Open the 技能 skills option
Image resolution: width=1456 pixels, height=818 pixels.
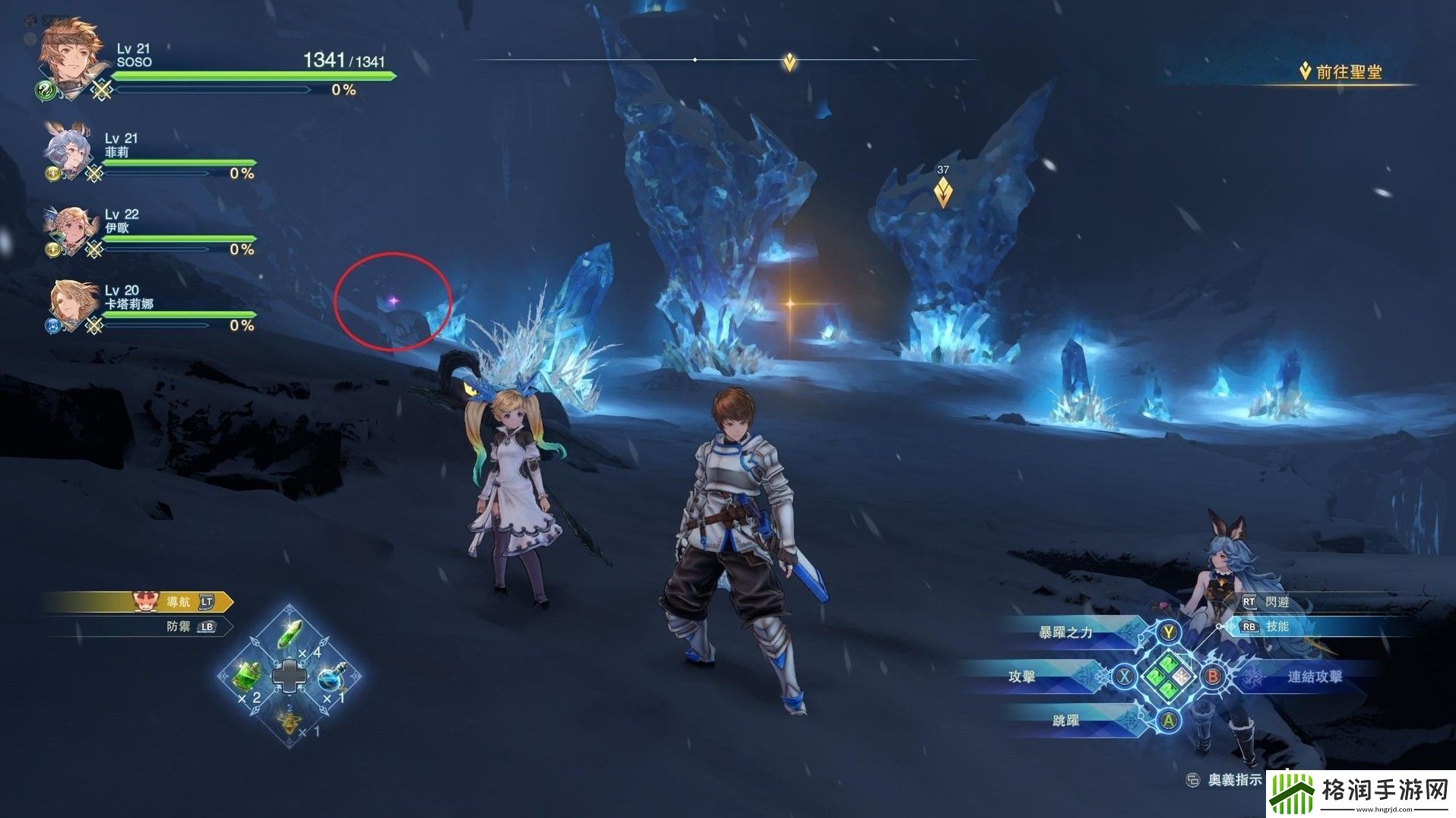coord(1277,626)
